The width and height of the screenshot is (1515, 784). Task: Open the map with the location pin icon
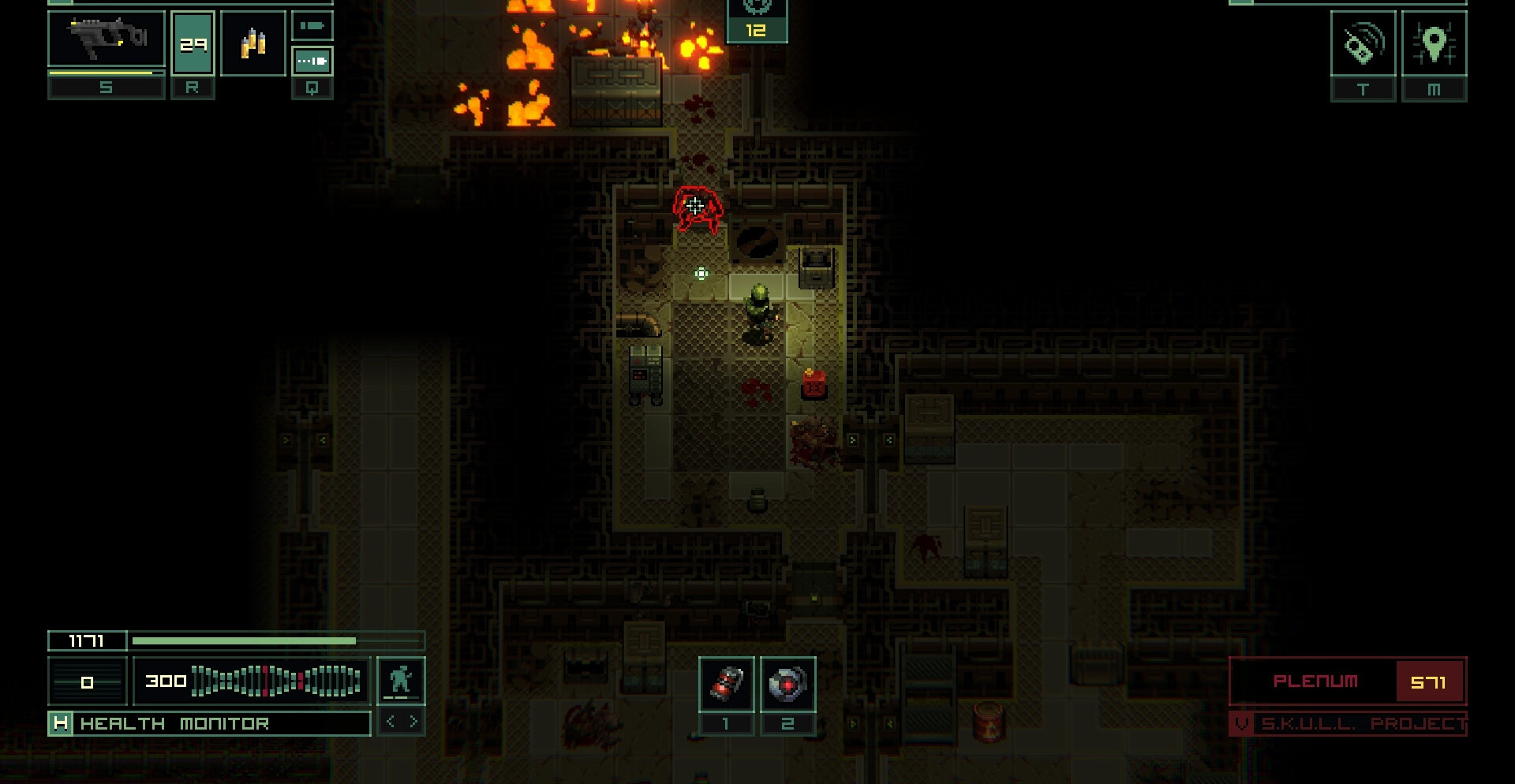[x=1434, y=44]
